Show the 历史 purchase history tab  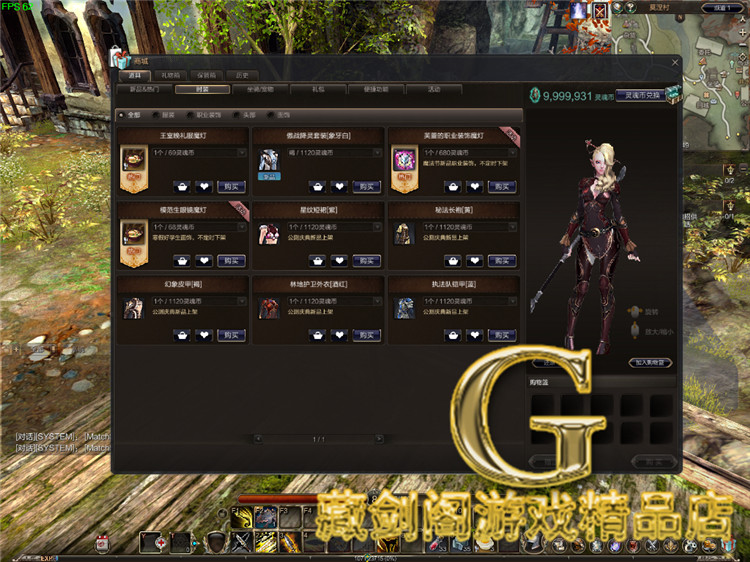coord(241,75)
